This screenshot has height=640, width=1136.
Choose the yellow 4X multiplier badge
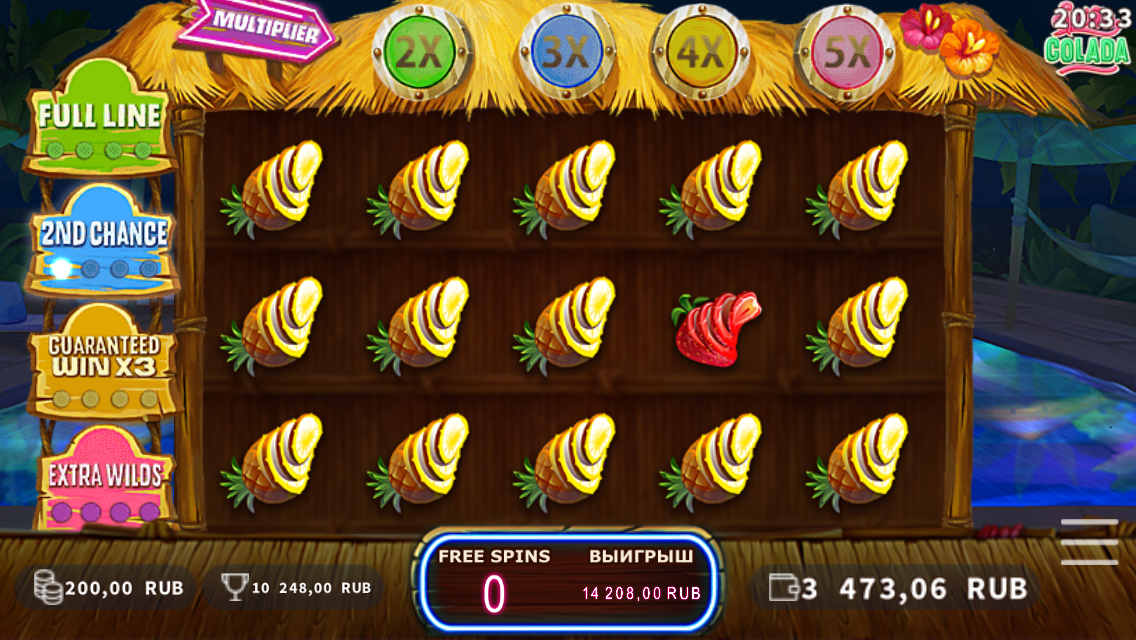coord(700,54)
